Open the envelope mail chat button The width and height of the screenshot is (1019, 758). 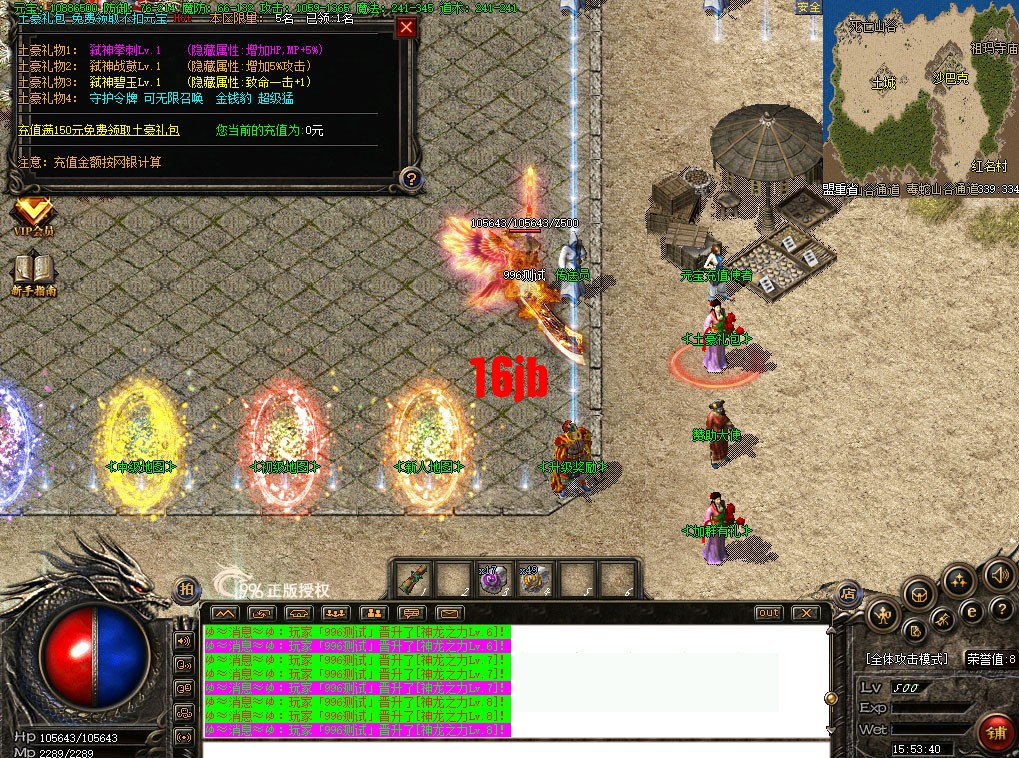click(449, 612)
